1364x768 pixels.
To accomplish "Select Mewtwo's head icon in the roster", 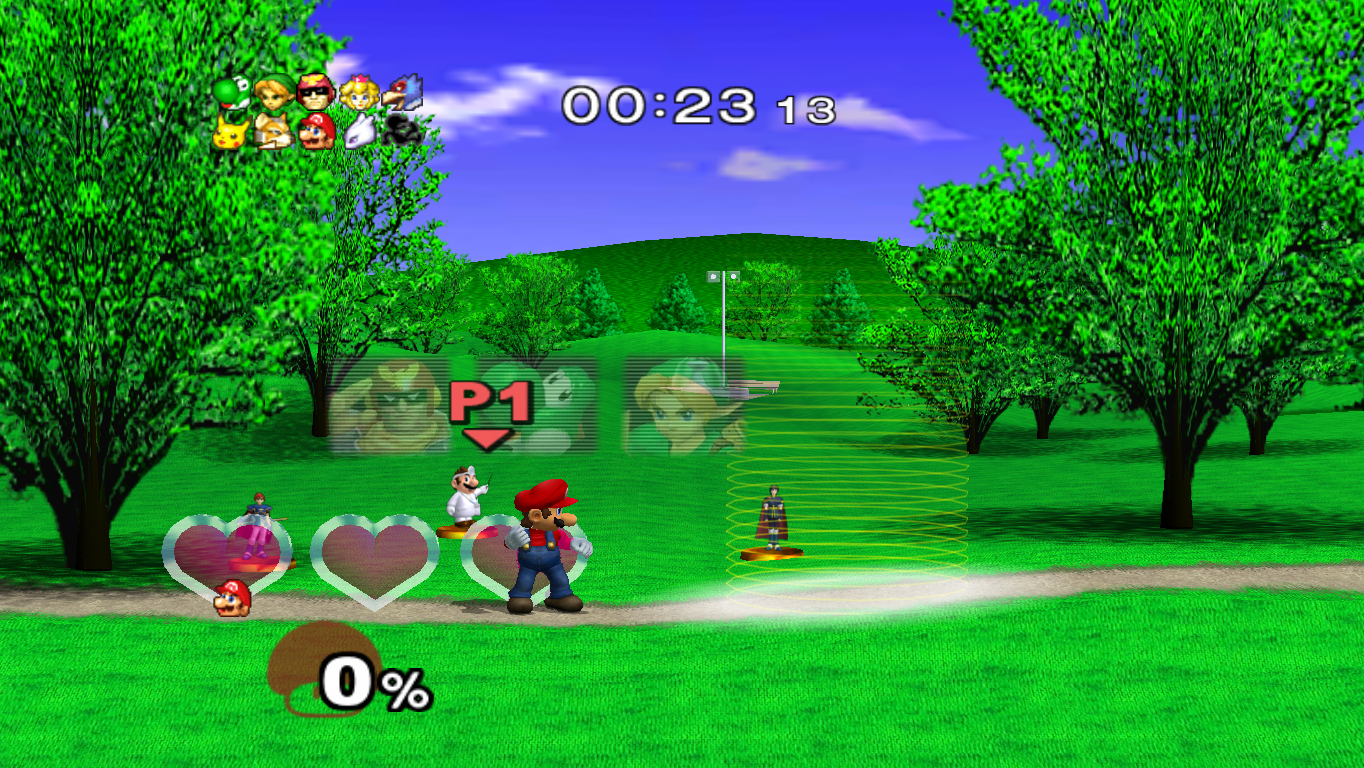I will 362,131.
